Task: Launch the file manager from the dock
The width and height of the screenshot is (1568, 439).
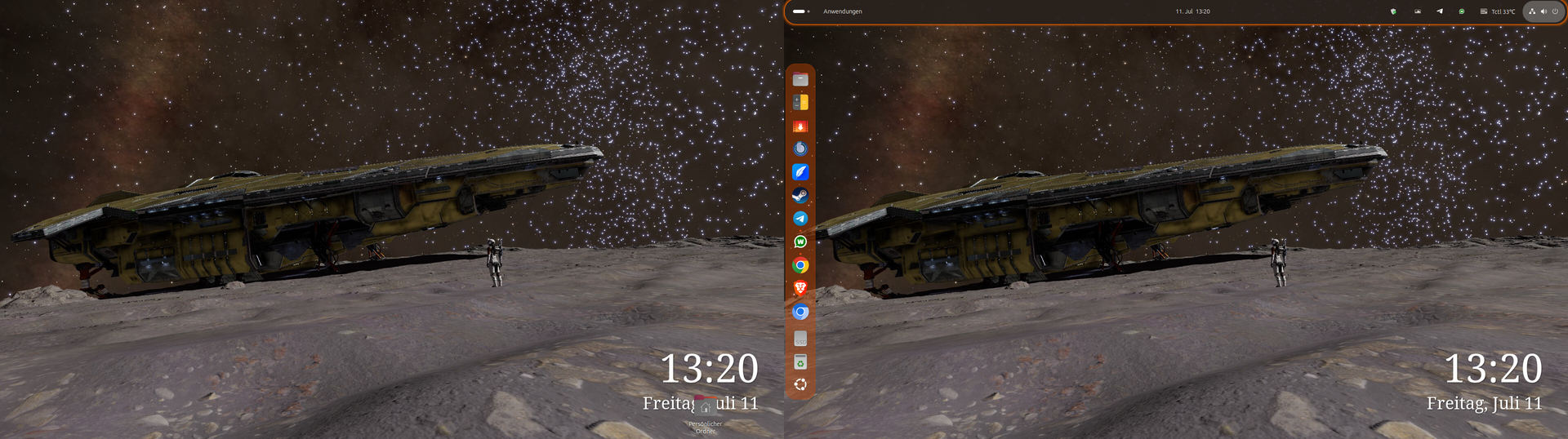Action: click(800, 79)
